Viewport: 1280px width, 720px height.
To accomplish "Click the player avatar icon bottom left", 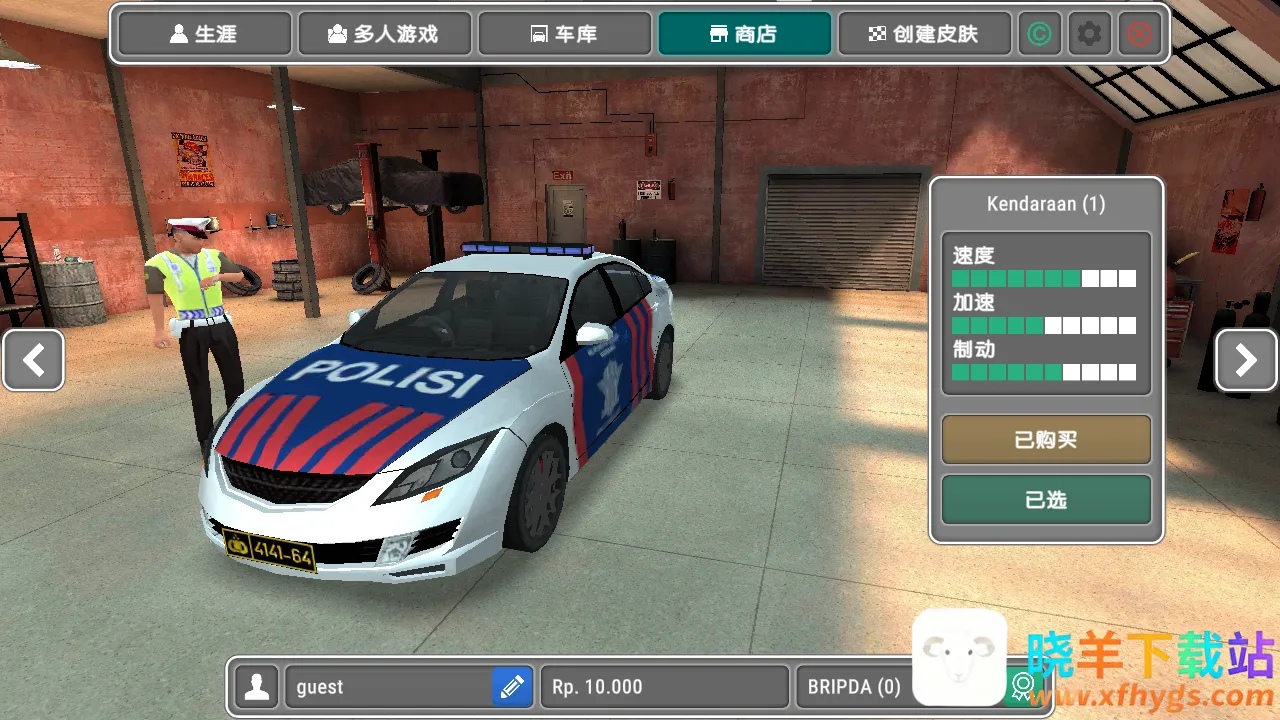I will pos(257,687).
